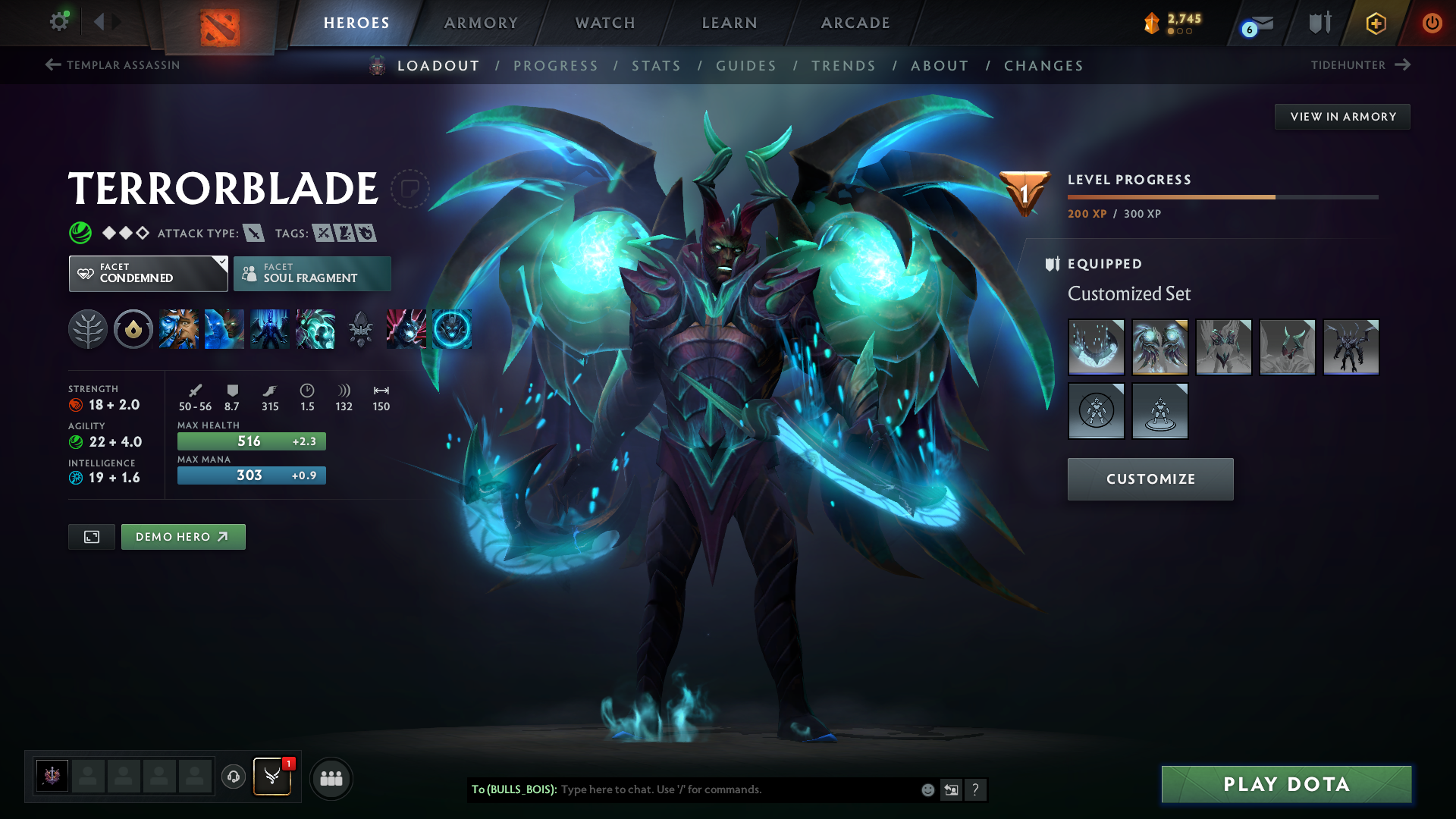
Task: Open the settings gear menu
Action: pos(58,22)
